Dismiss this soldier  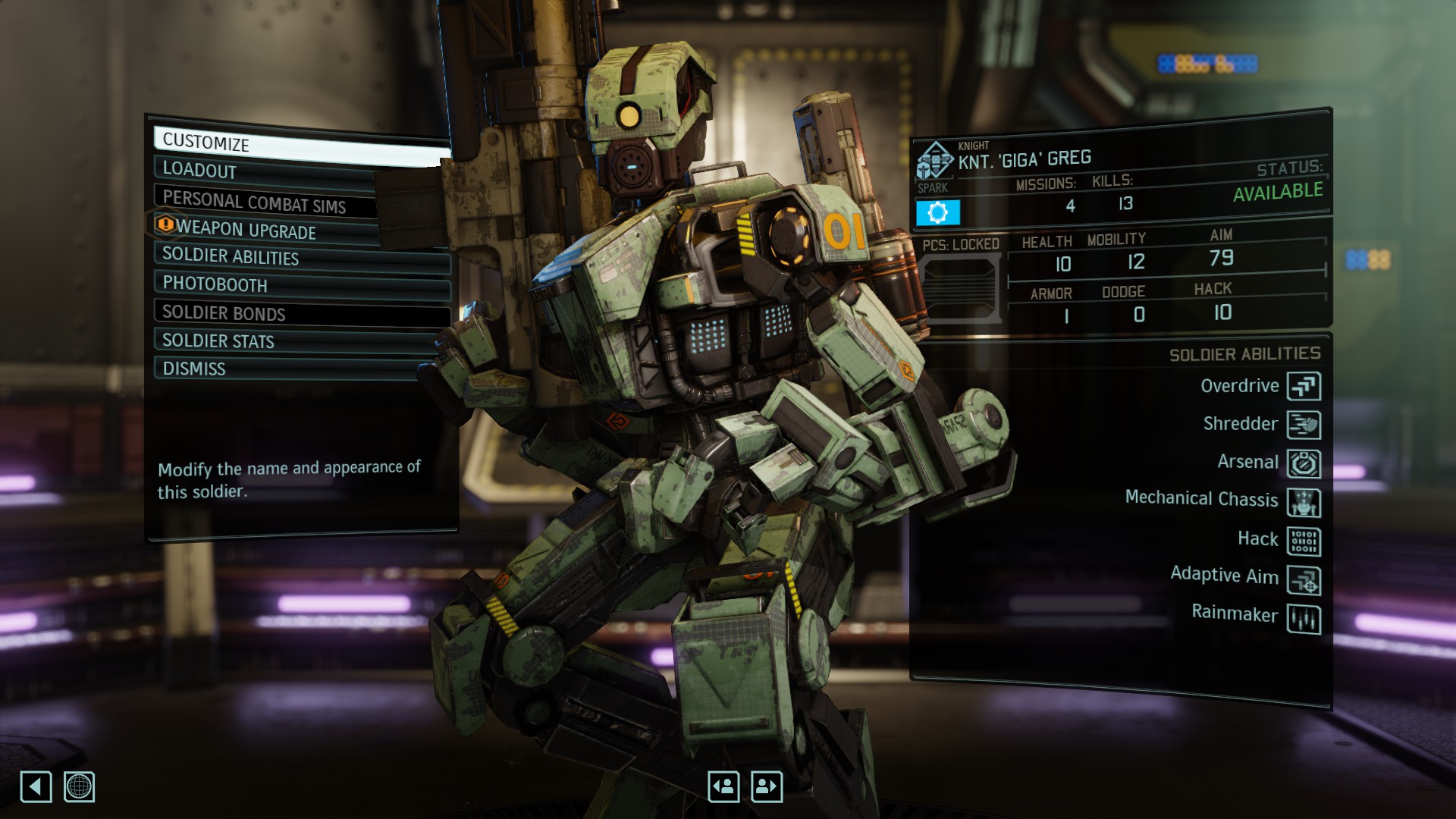pyautogui.click(x=288, y=369)
